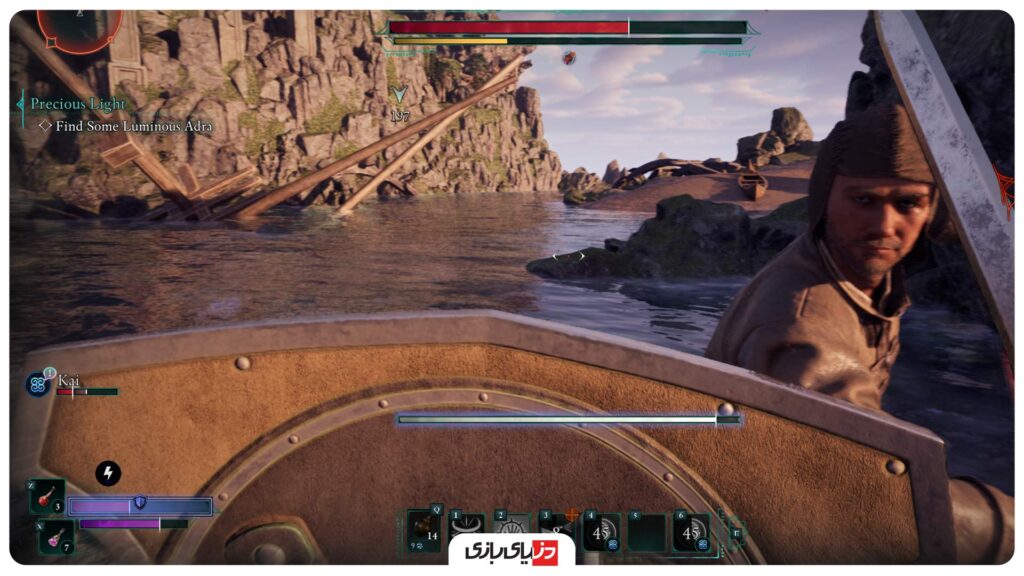1024x576 pixels.
Task: Use the pink essence potion
Action: (x=53, y=538)
